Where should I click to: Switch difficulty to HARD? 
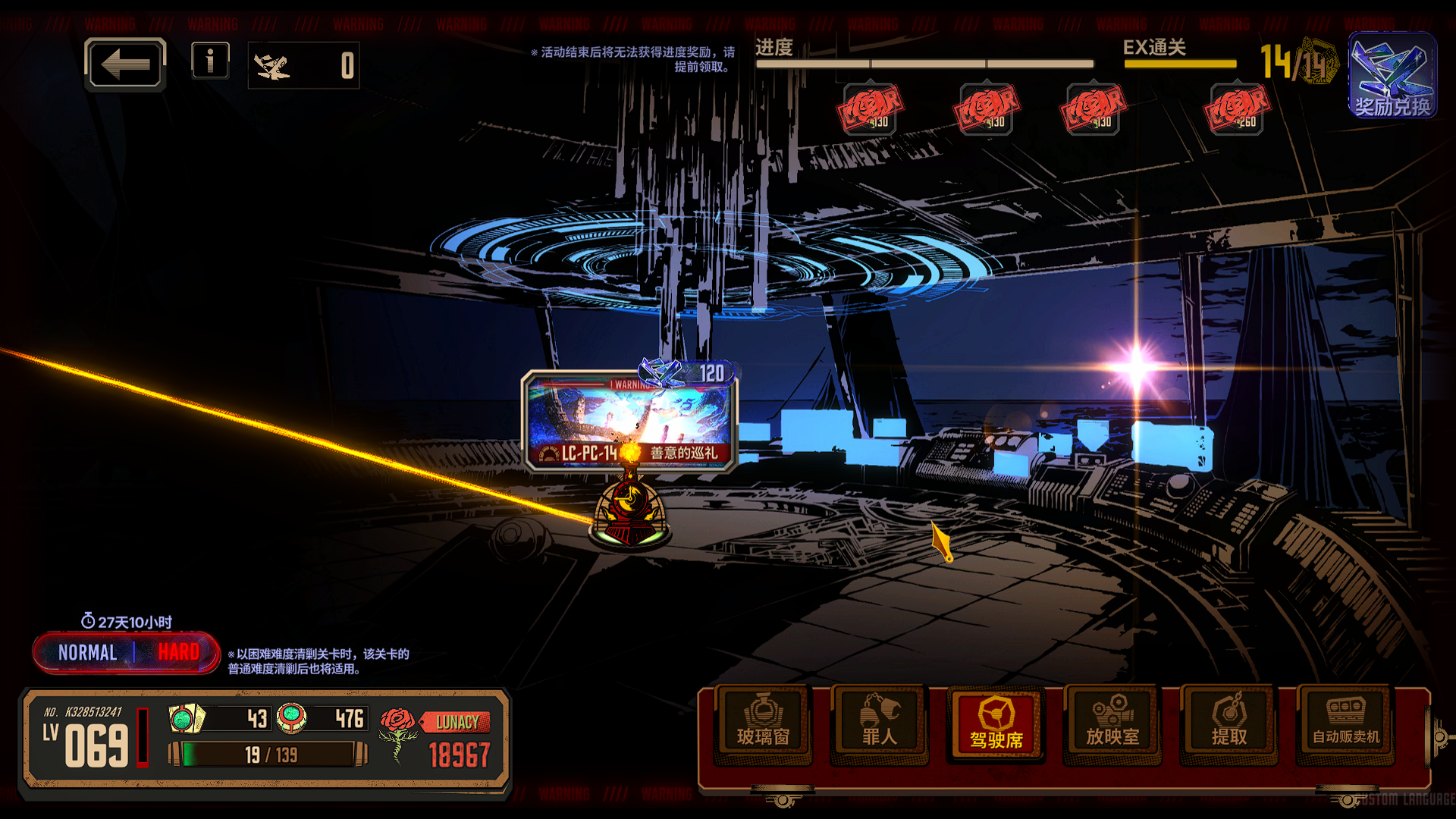click(178, 652)
